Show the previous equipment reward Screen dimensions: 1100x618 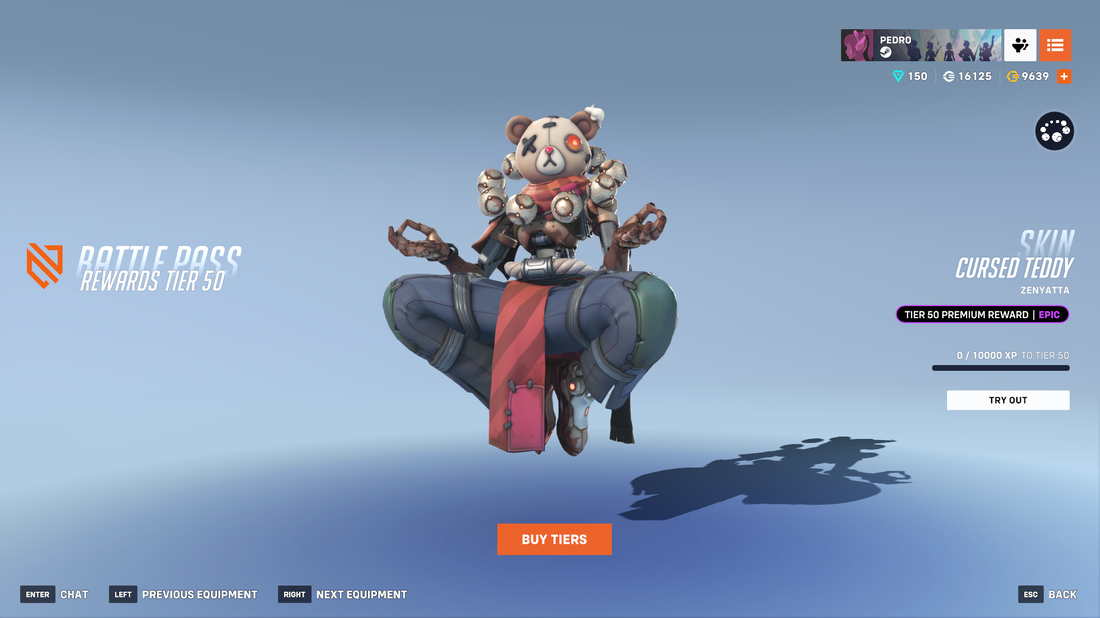(183, 594)
